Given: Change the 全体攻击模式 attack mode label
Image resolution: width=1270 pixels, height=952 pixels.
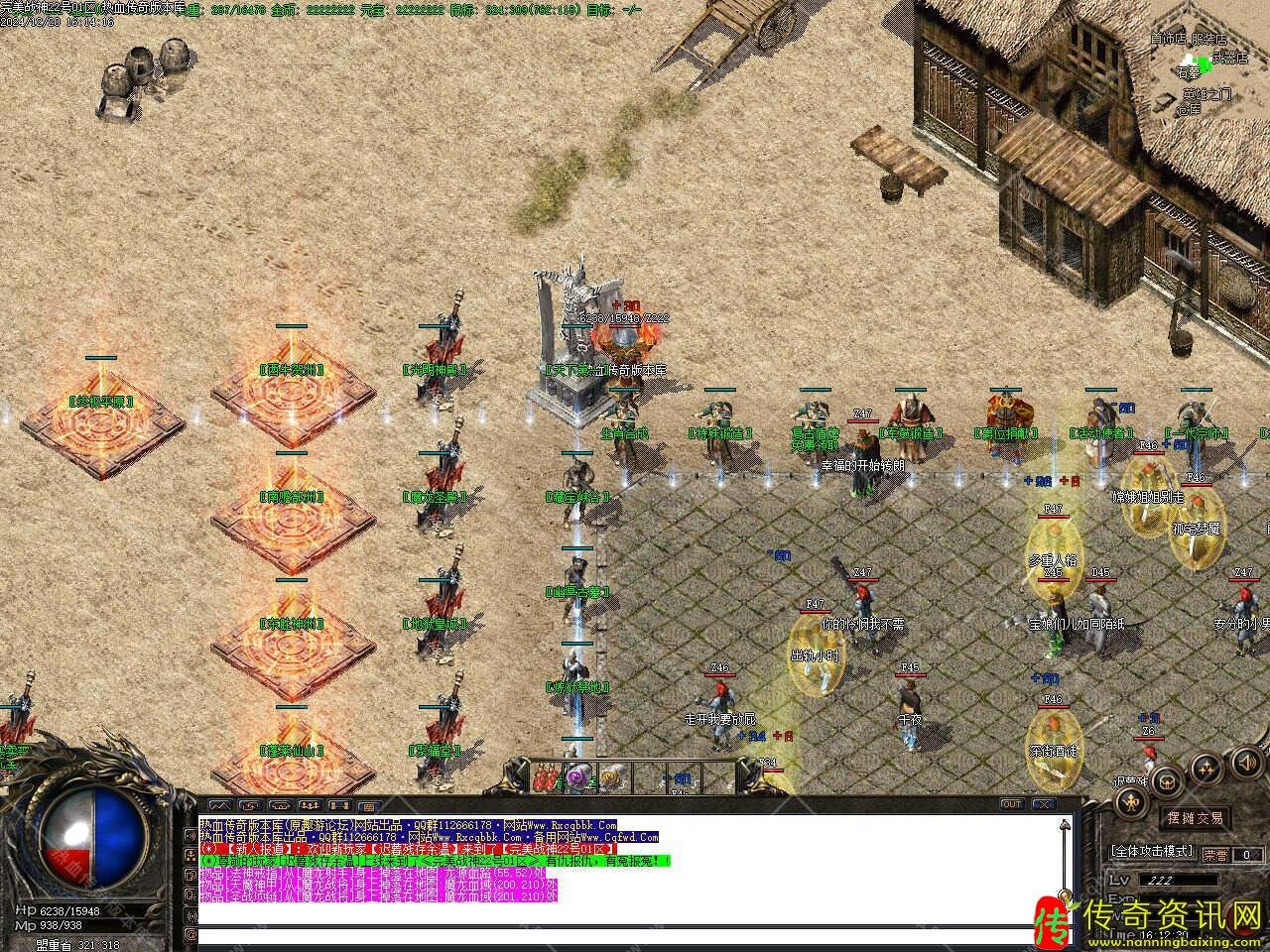Looking at the screenshot, I should click(x=1152, y=852).
